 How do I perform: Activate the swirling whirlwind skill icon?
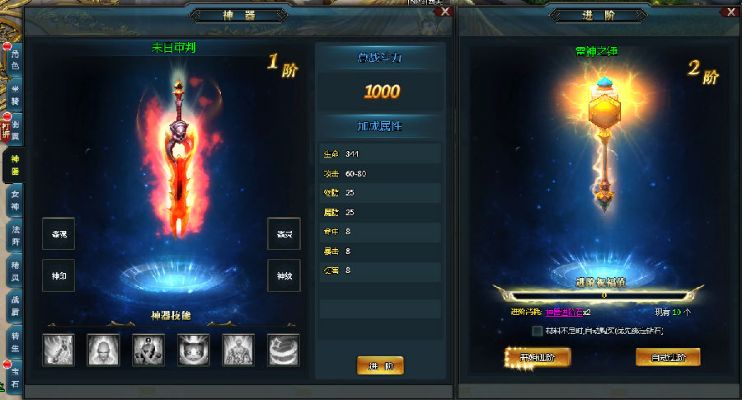282,349
